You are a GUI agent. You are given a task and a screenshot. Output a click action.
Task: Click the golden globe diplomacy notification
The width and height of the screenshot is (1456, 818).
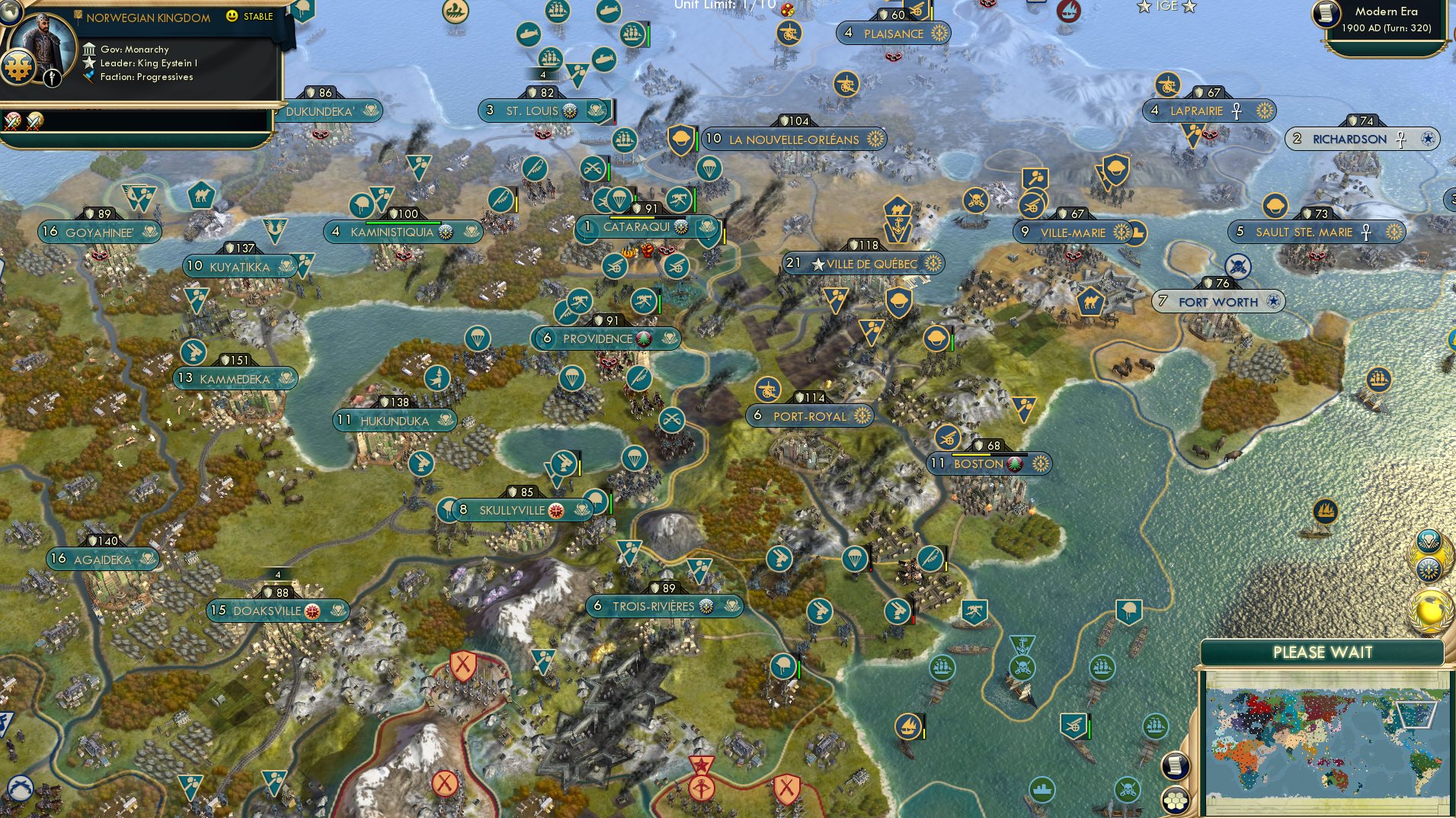click(x=1430, y=608)
